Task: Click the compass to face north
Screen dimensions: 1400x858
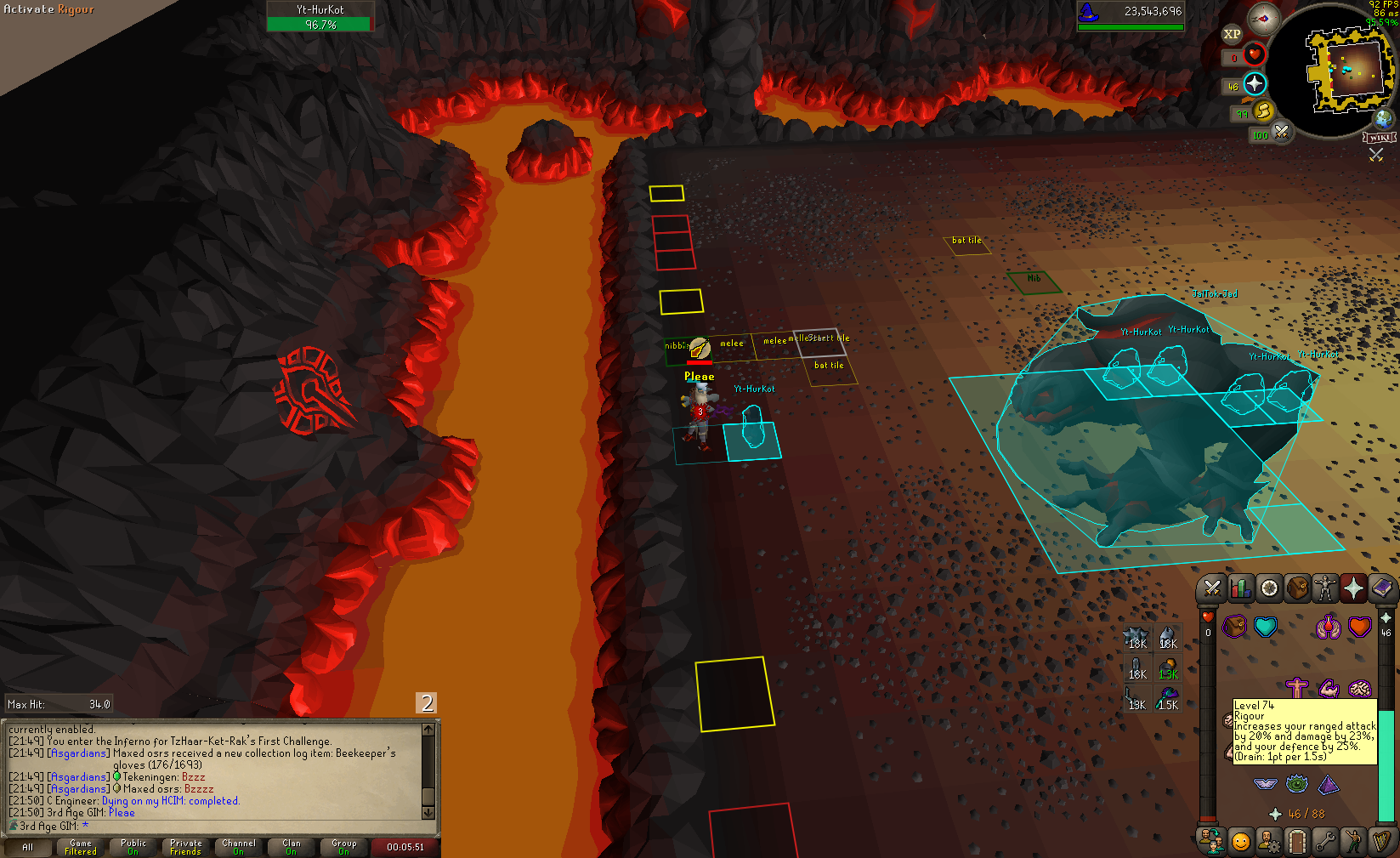Action: [1264, 19]
